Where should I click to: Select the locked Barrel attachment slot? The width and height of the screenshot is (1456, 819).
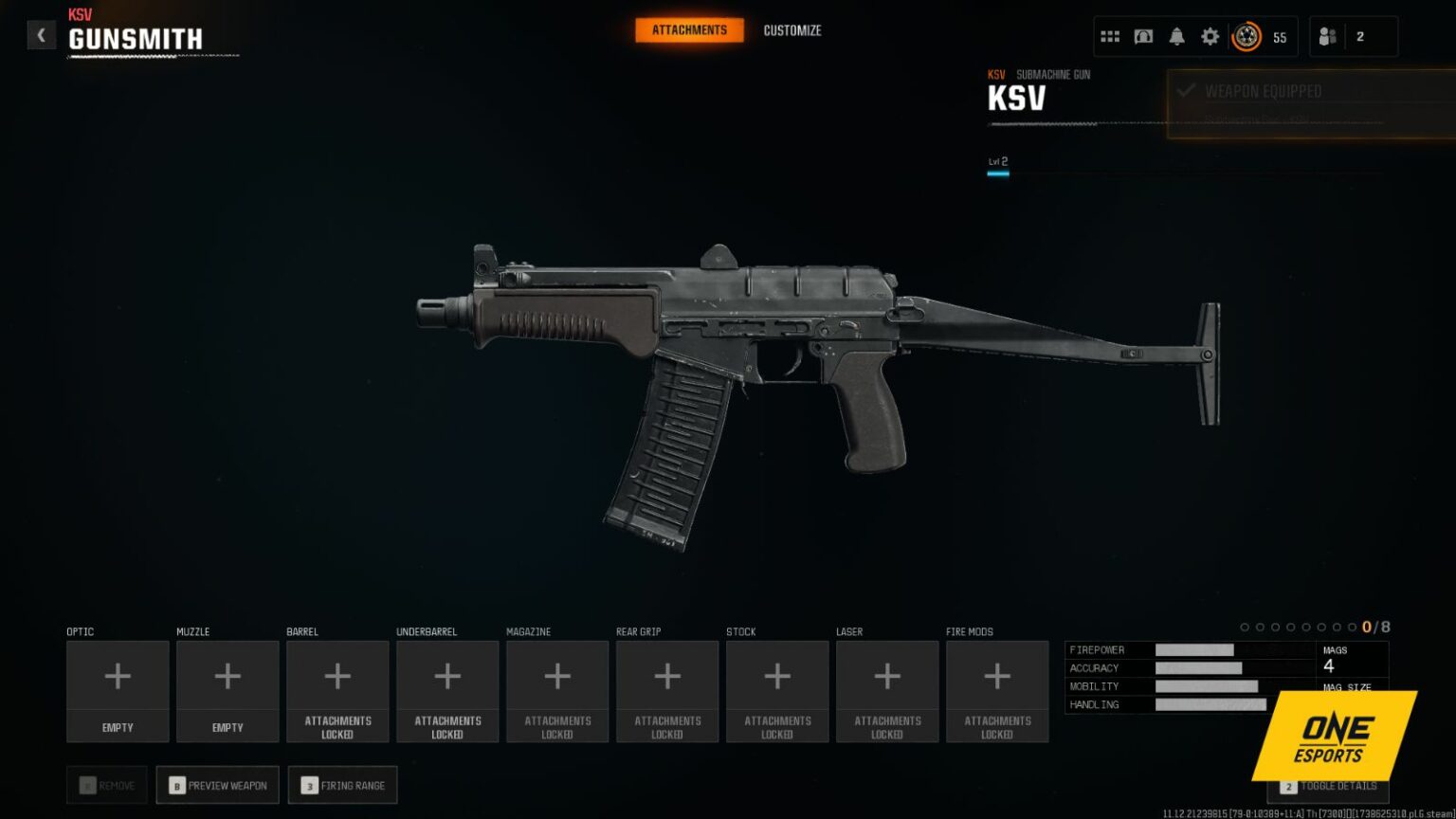pos(337,690)
